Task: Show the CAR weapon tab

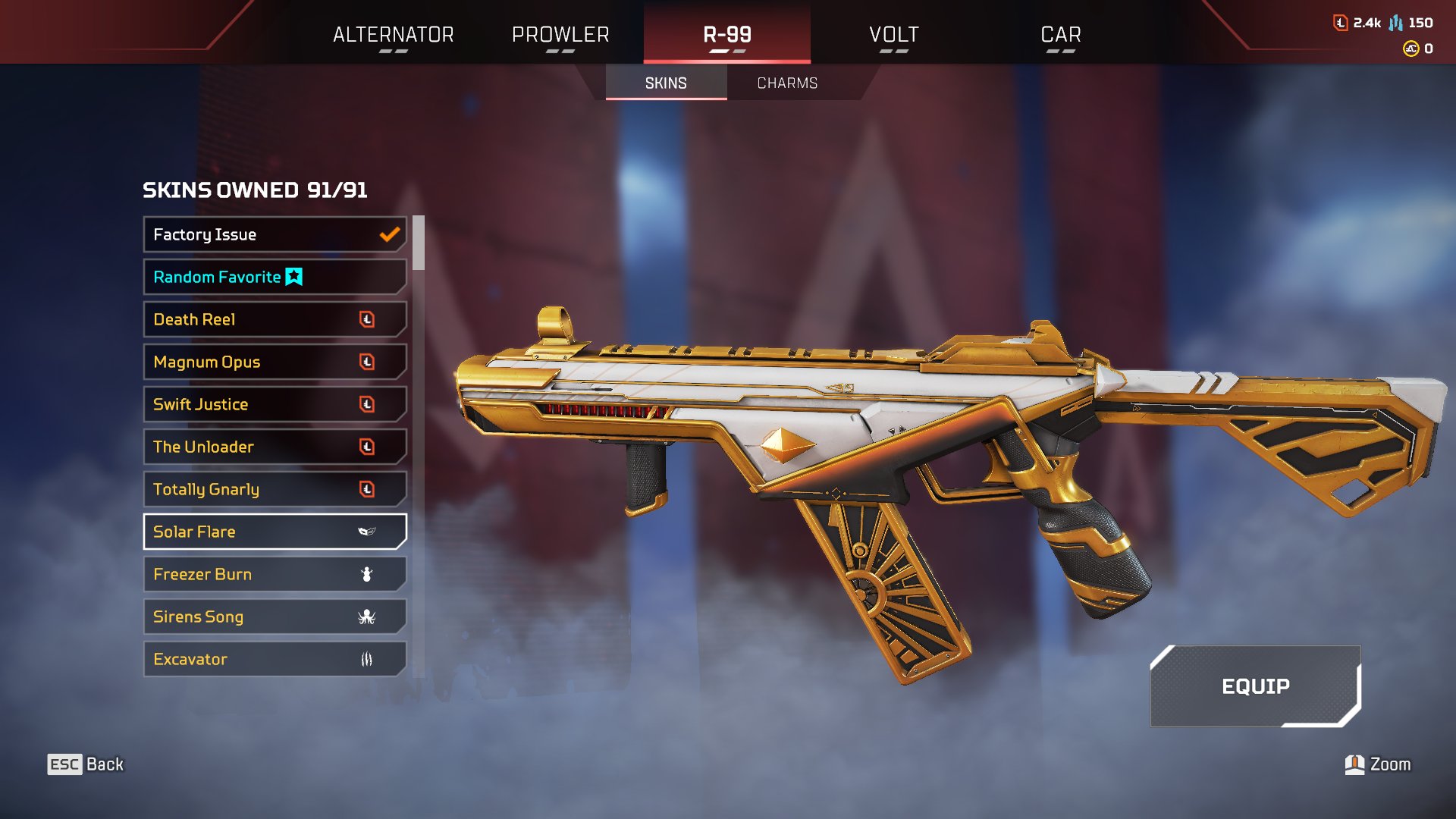Action: 1060,35
